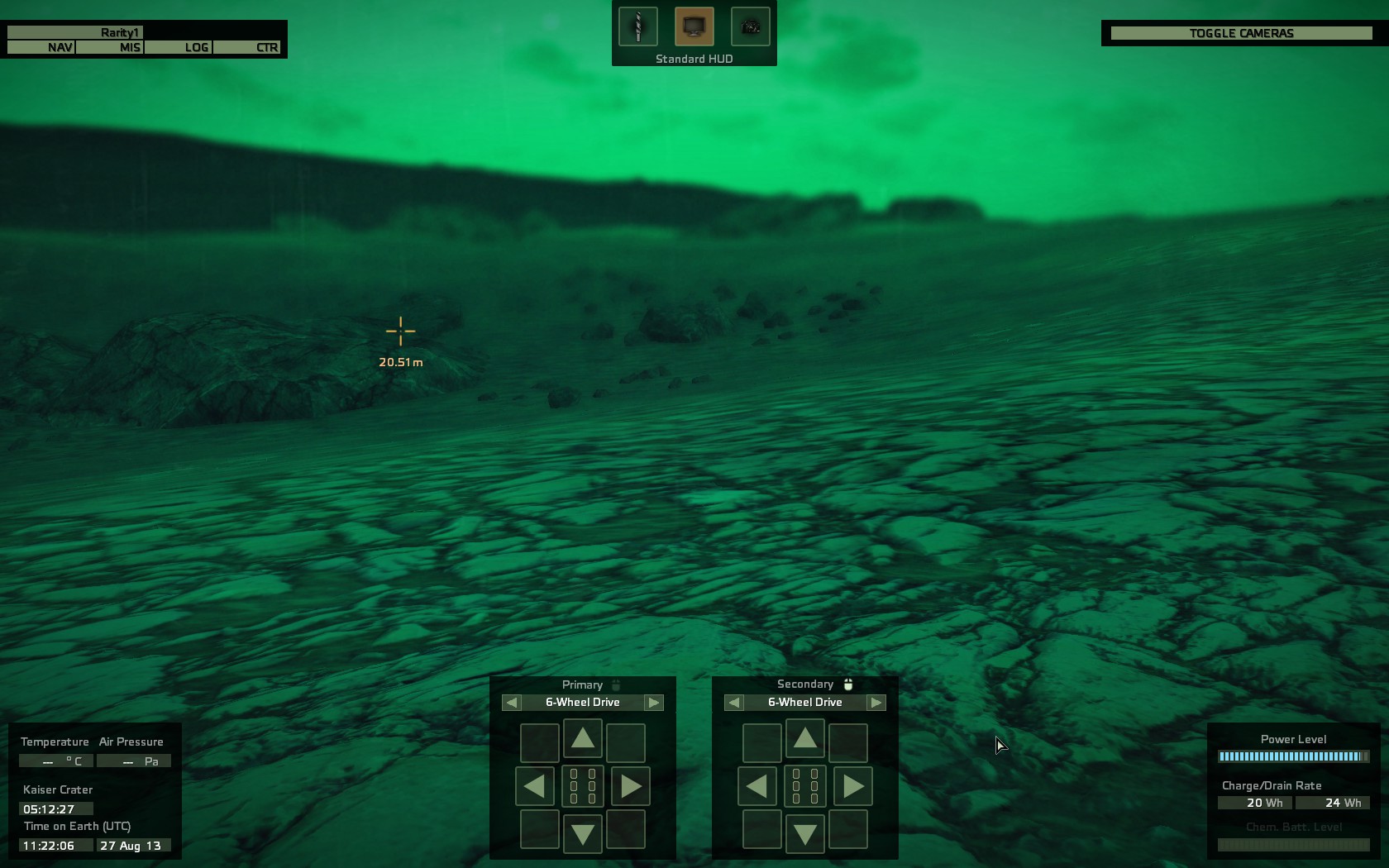Click the 6-Wheel Drive selector in the Primary panel
This screenshot has height=868, width=1389.
582,702
